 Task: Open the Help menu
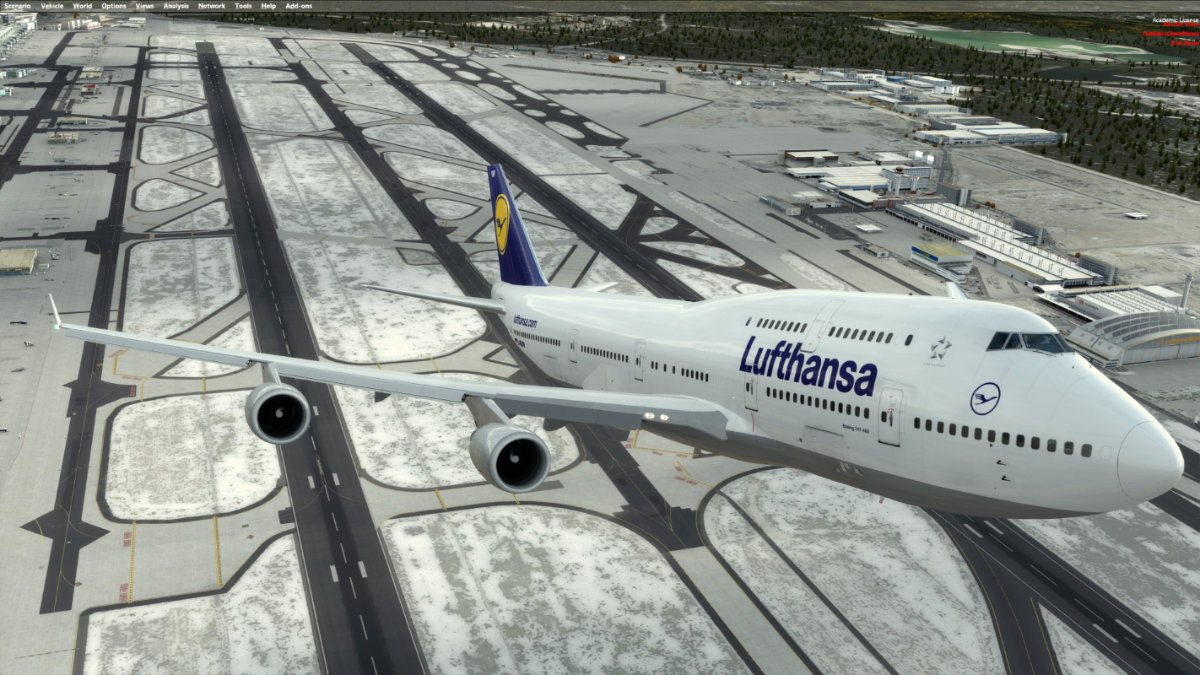[x=268, y=6]
